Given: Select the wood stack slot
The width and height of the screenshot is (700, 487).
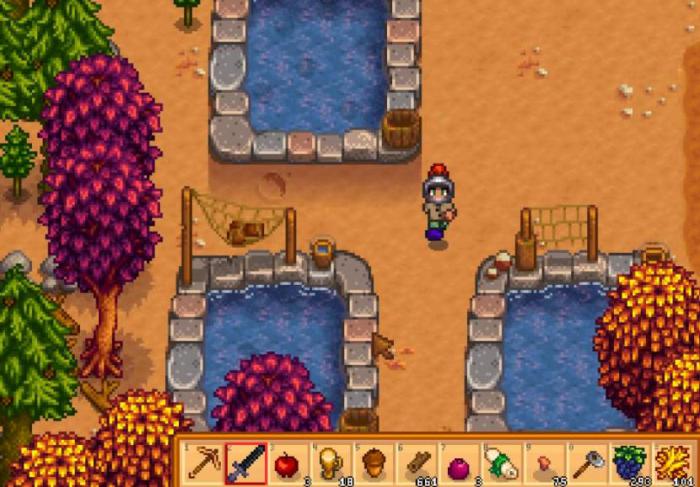Looking at the screenshot, I should tap(415, 463).
